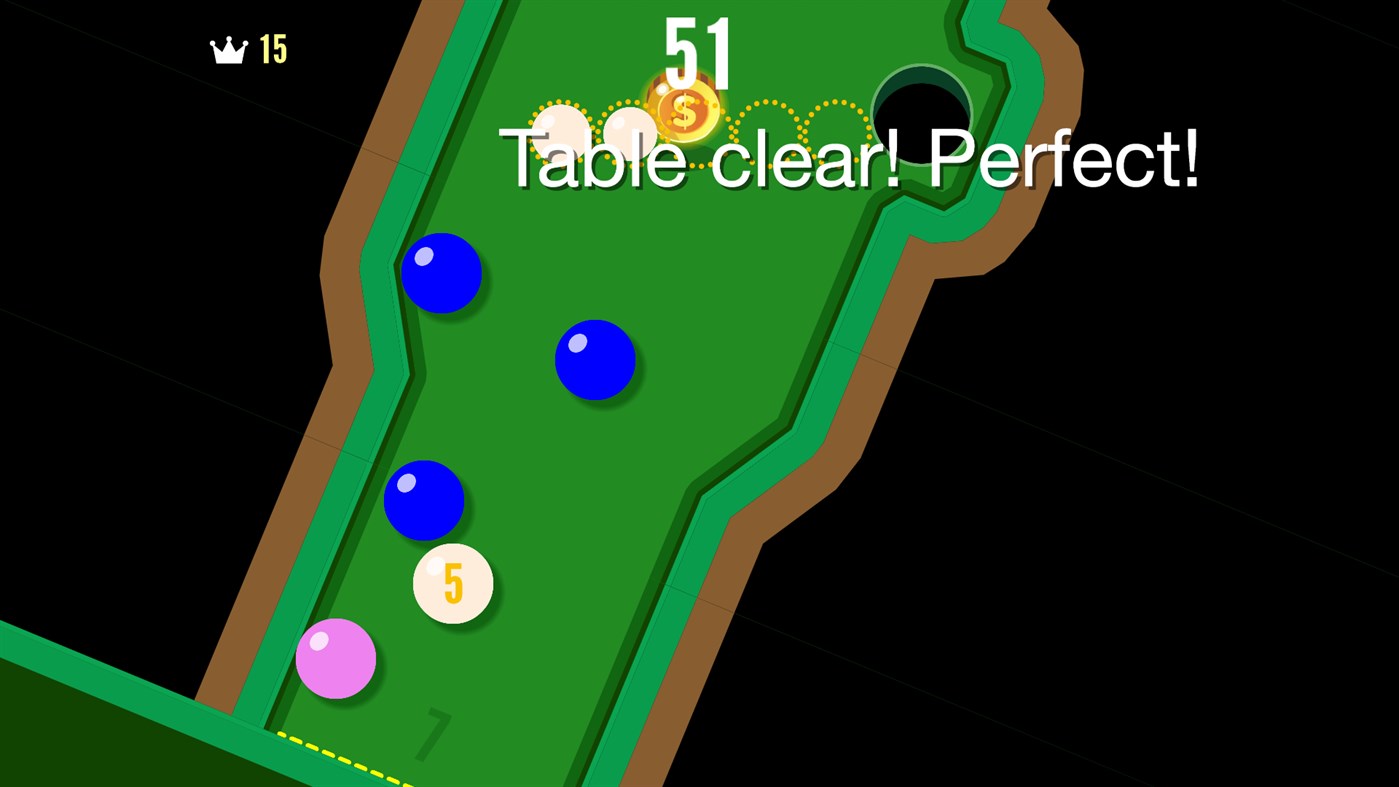
Task: Select the cream ball numbered 5
Action: pos(452,581)
